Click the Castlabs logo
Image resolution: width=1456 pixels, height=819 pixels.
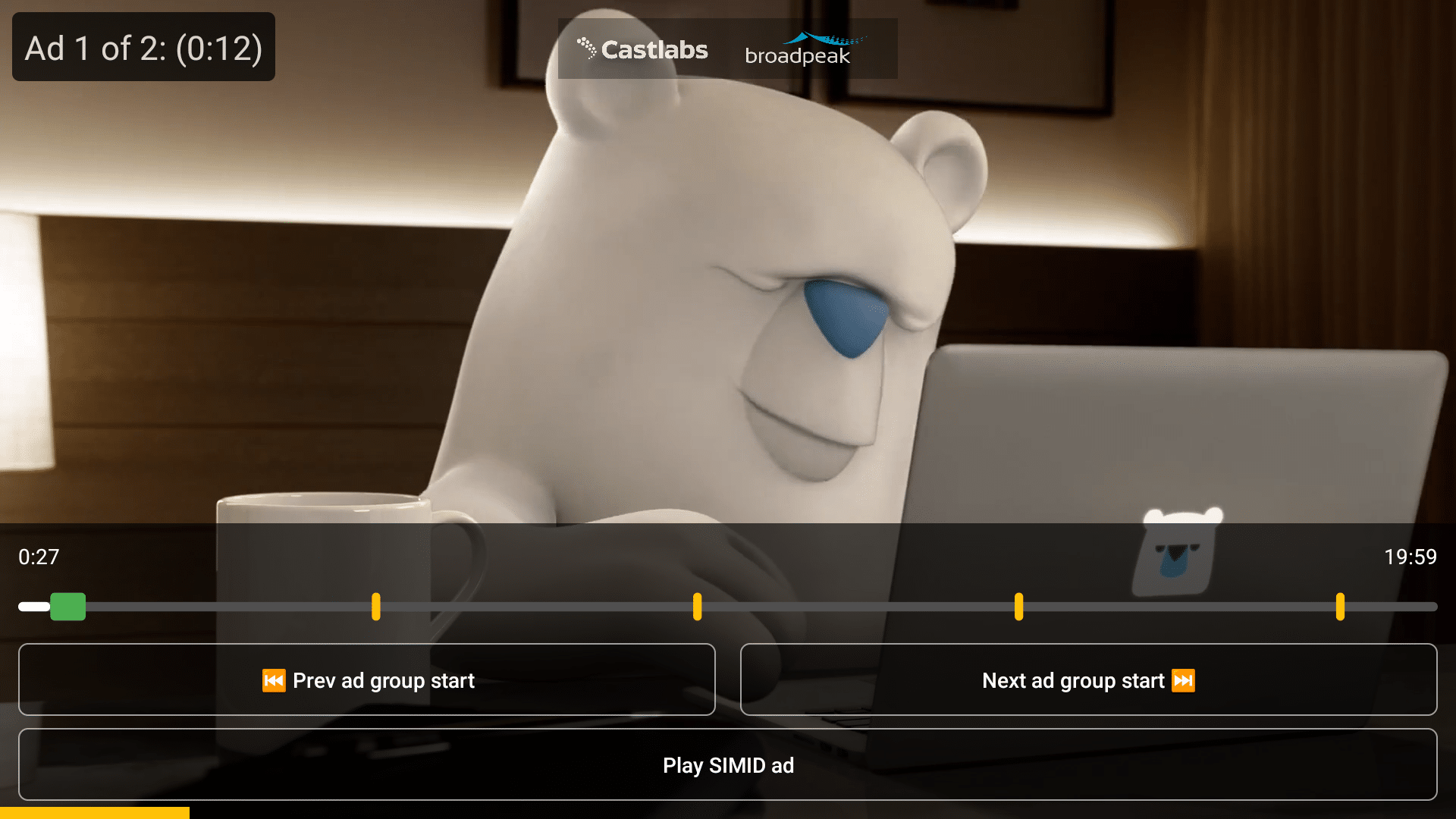(642, 50)
